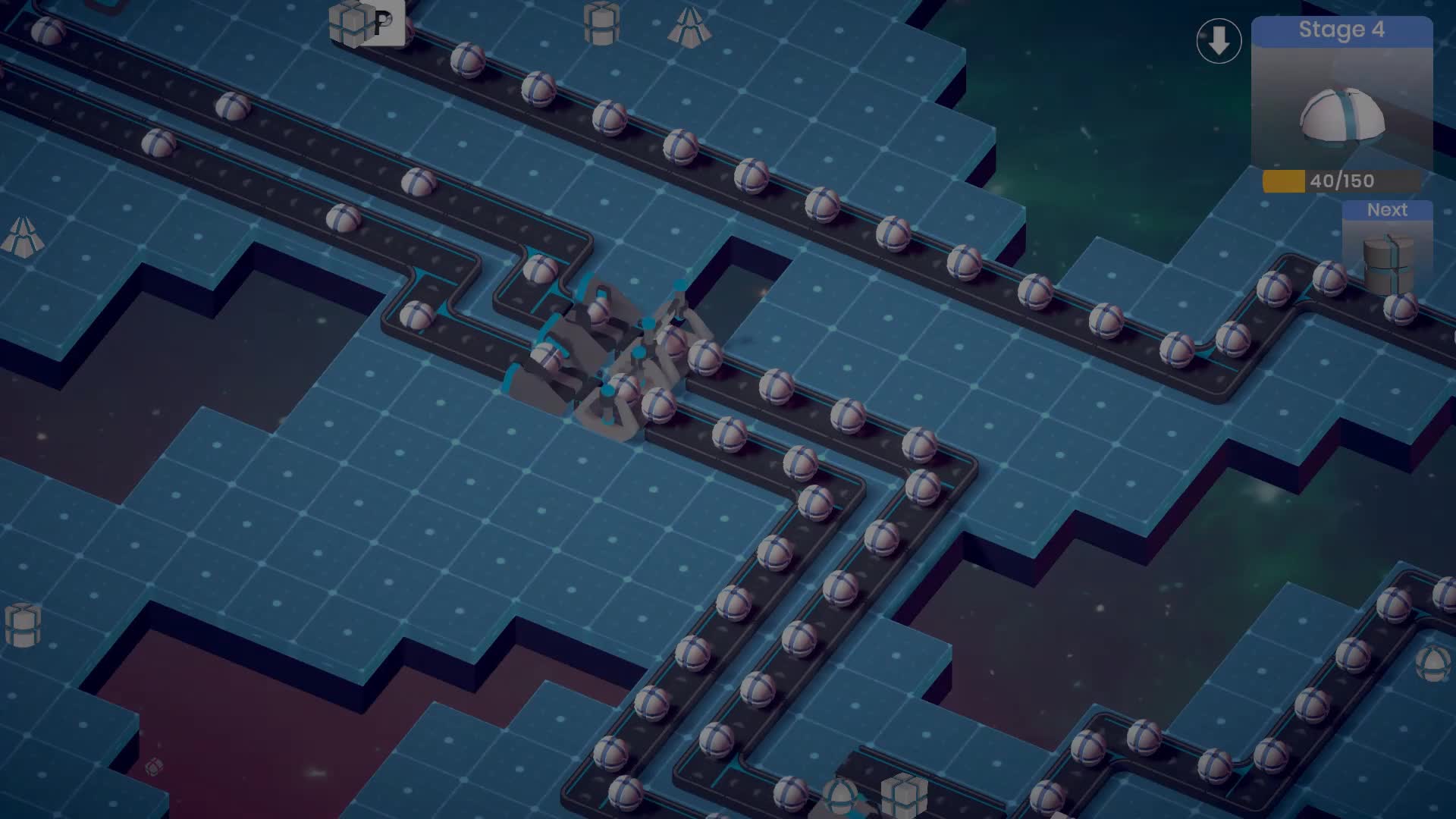Viewport: 1456px width, 819px height.
Task: Click the cylinder tower icon at top of map
Action: pos(601,24)
